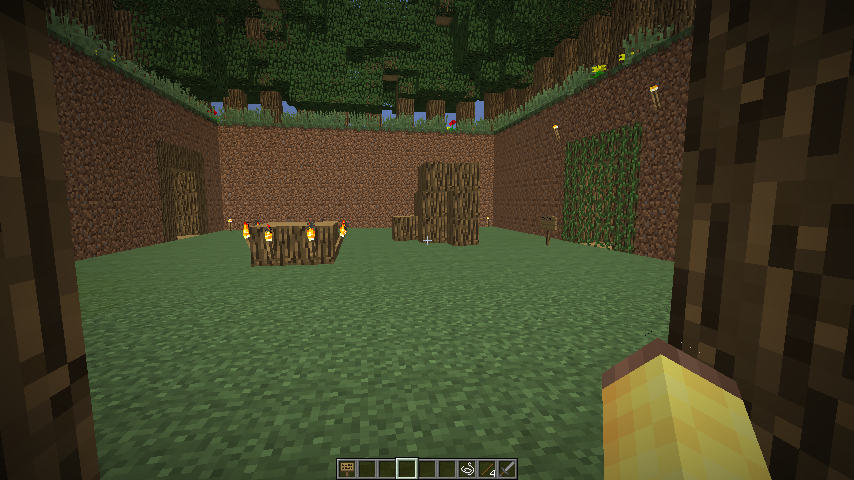Equip the sword from the hotbar
This screenshot has width=854, height=480.
click(x=507, y=468)
